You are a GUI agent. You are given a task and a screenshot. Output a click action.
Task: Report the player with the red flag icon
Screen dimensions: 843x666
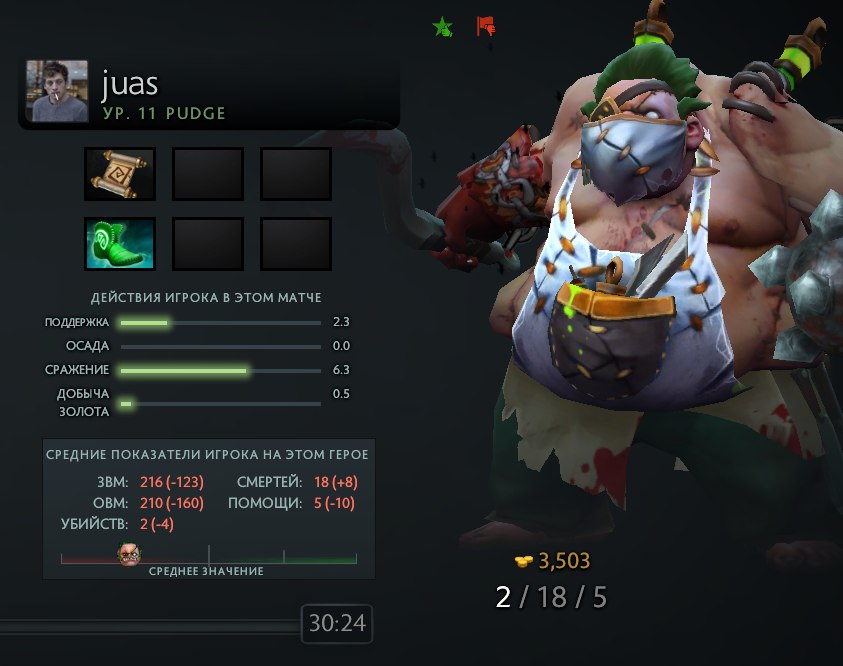coord(486,27)
